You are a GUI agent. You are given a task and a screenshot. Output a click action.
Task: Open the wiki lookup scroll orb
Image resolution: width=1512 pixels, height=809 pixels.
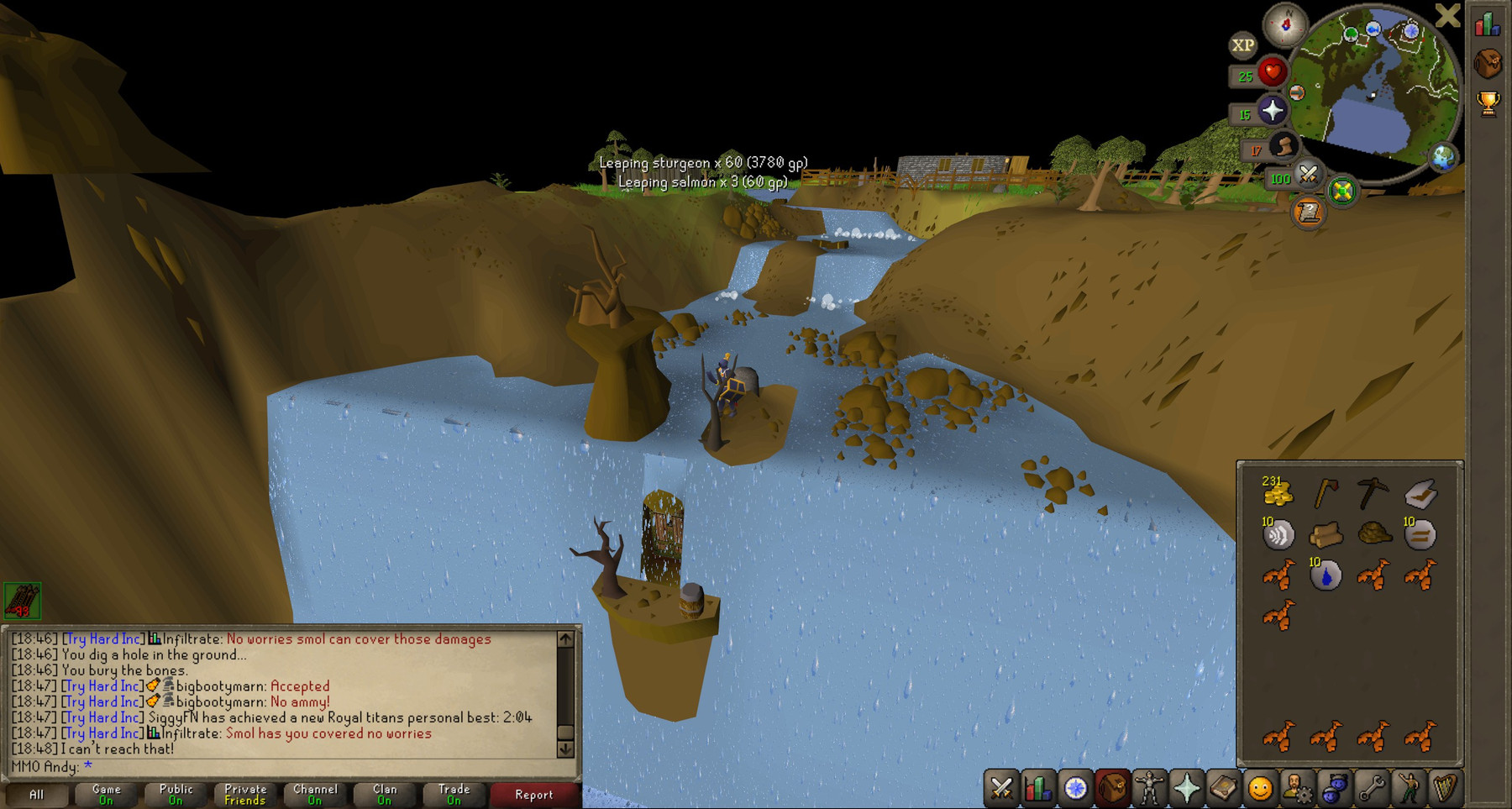coord(1307,213)
